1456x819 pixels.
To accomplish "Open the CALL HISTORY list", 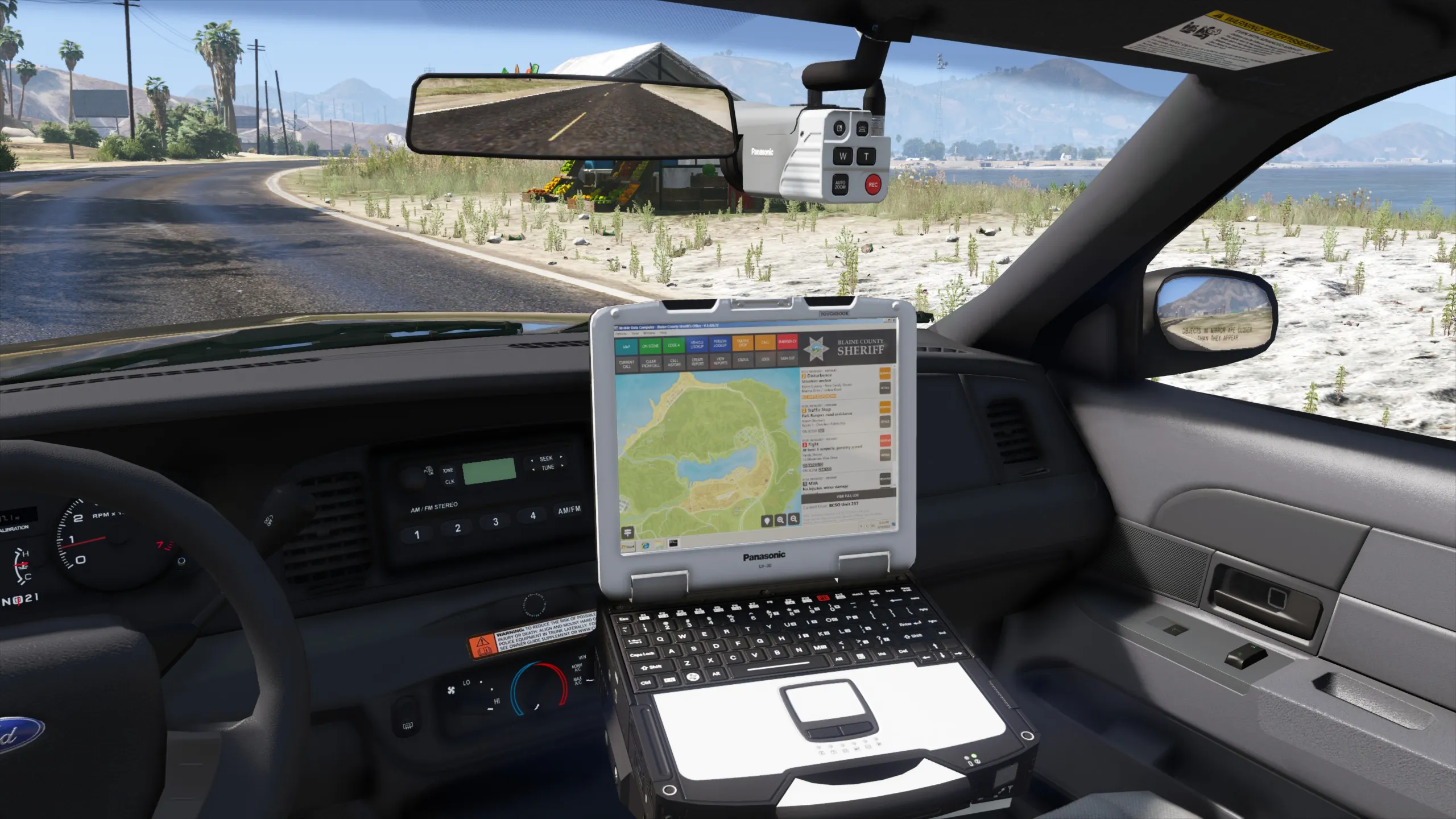I will (674, 363).
